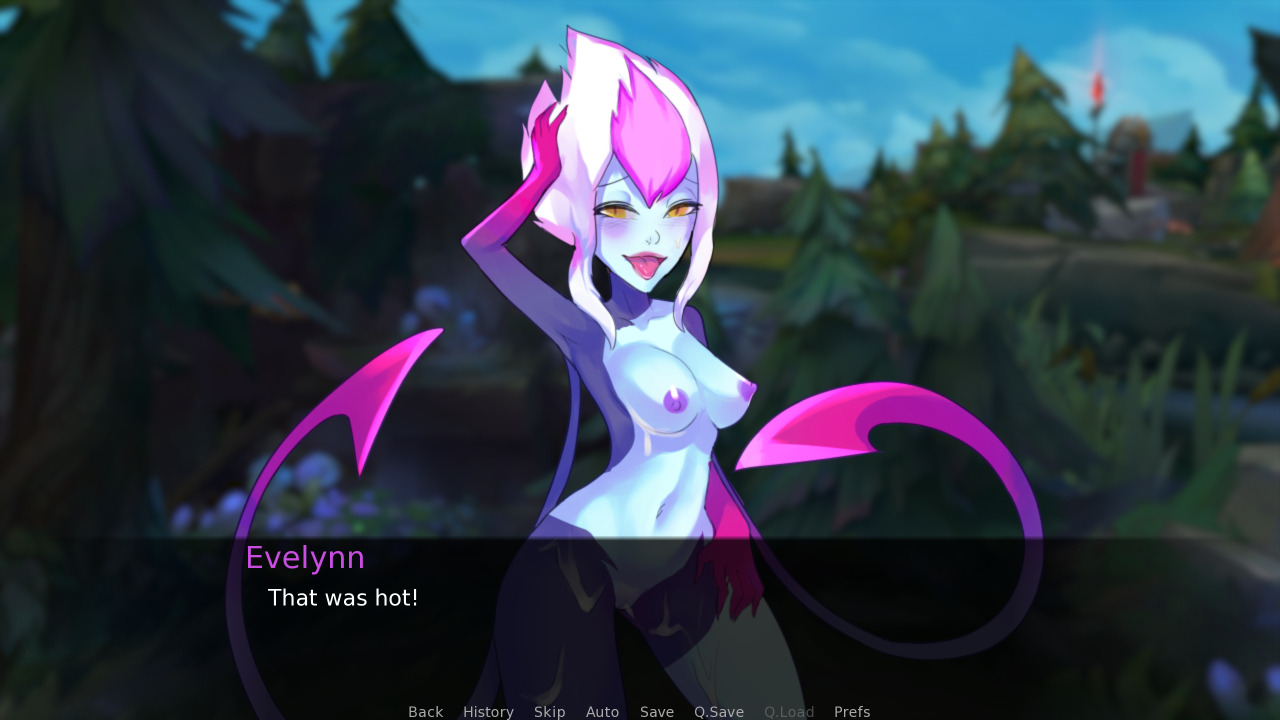
Task: Click Skip in the quick menu
Action: click(549, 711)
